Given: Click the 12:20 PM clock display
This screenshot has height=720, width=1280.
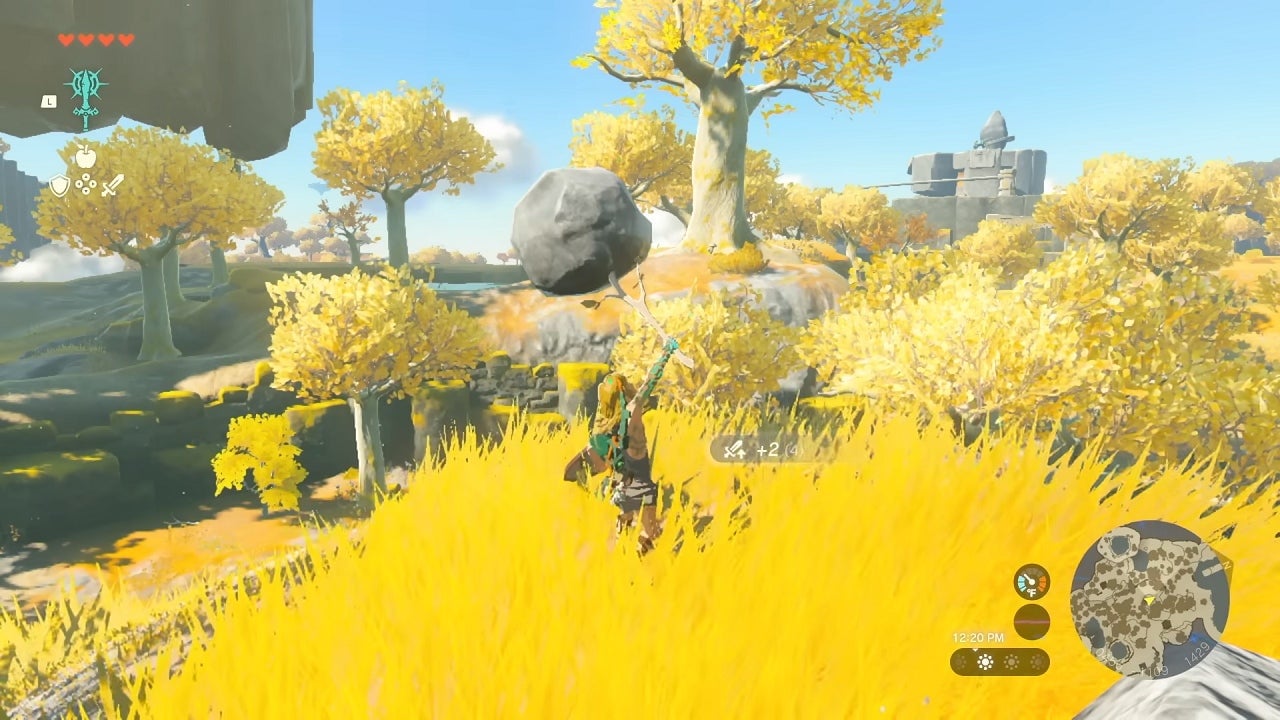Looking at the screenshot, I should (978, 637).
